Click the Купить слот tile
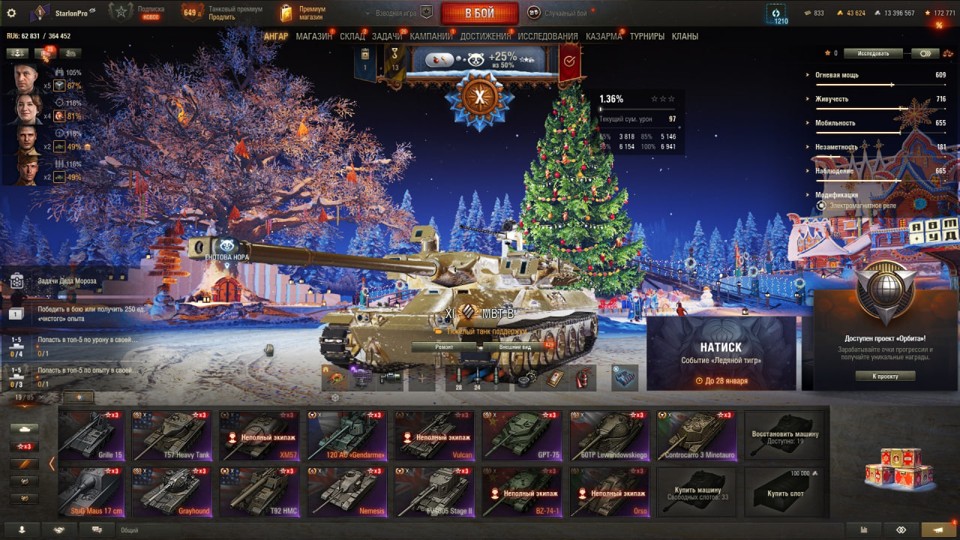Screen dimensions: 960x540 pos(784,491)
